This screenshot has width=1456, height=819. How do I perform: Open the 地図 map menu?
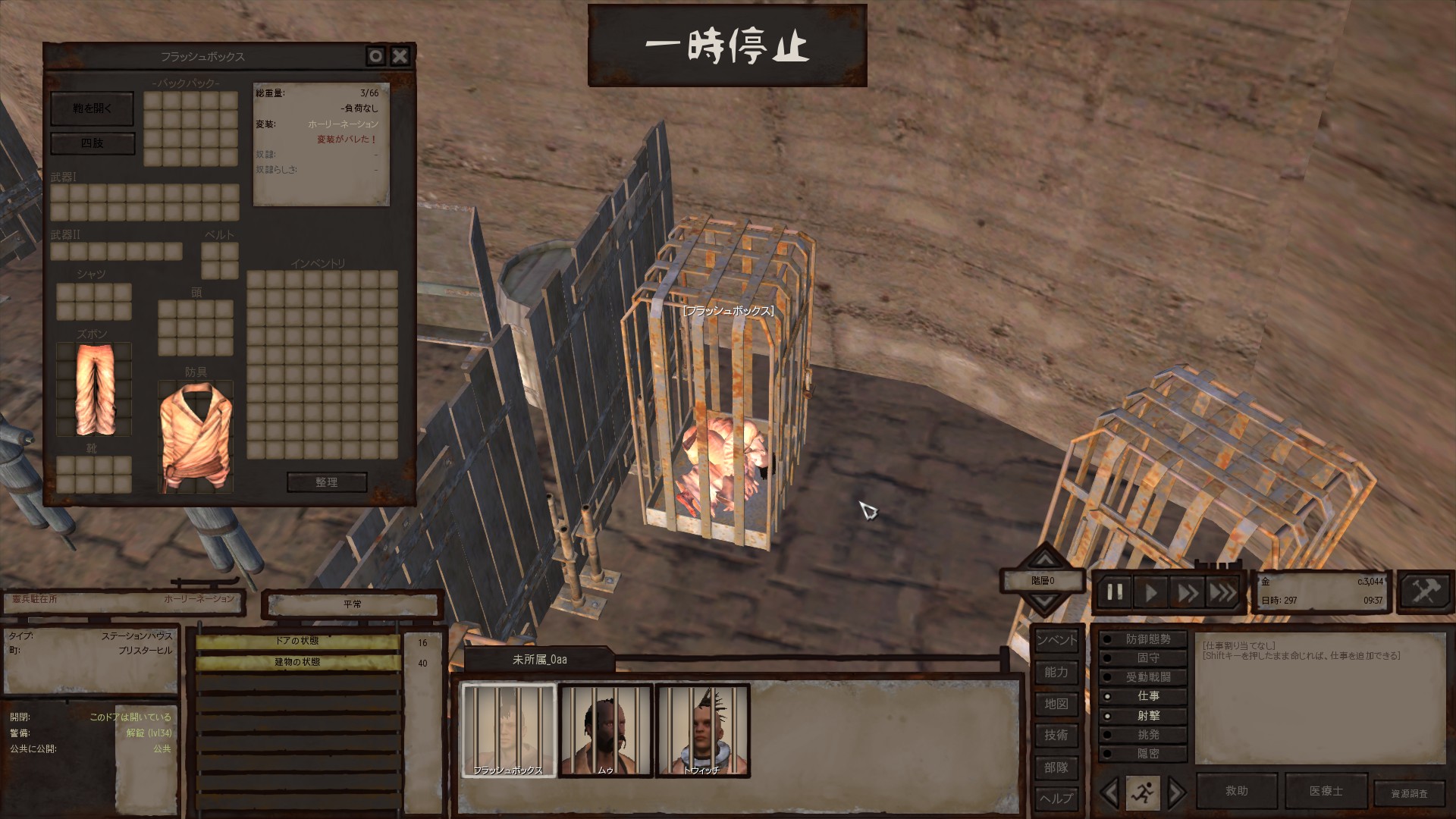(x=1056, y=704)
